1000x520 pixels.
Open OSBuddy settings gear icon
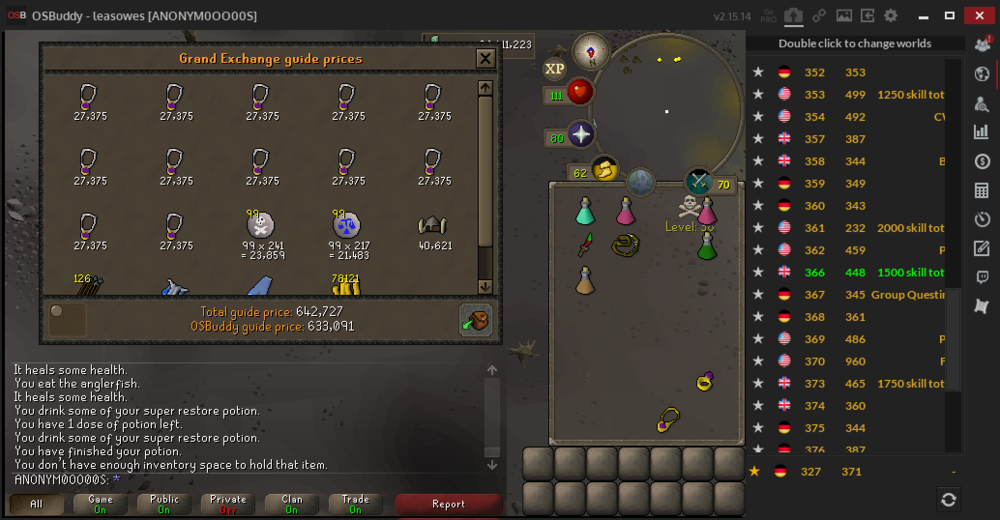click(x=890, y=16)
